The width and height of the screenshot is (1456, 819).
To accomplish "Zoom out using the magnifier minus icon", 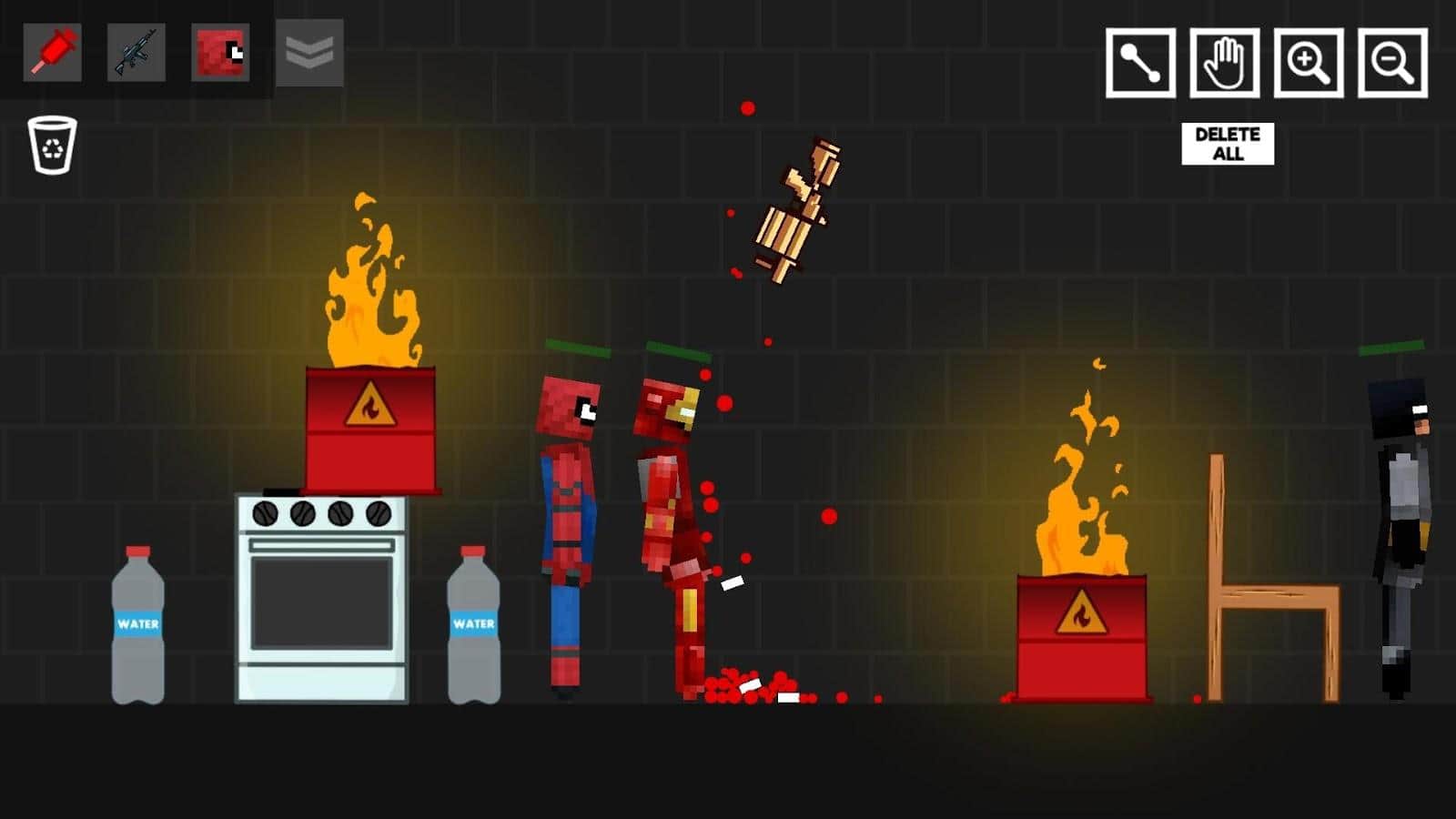I will pyautogui.click(x=1390, y=62).
